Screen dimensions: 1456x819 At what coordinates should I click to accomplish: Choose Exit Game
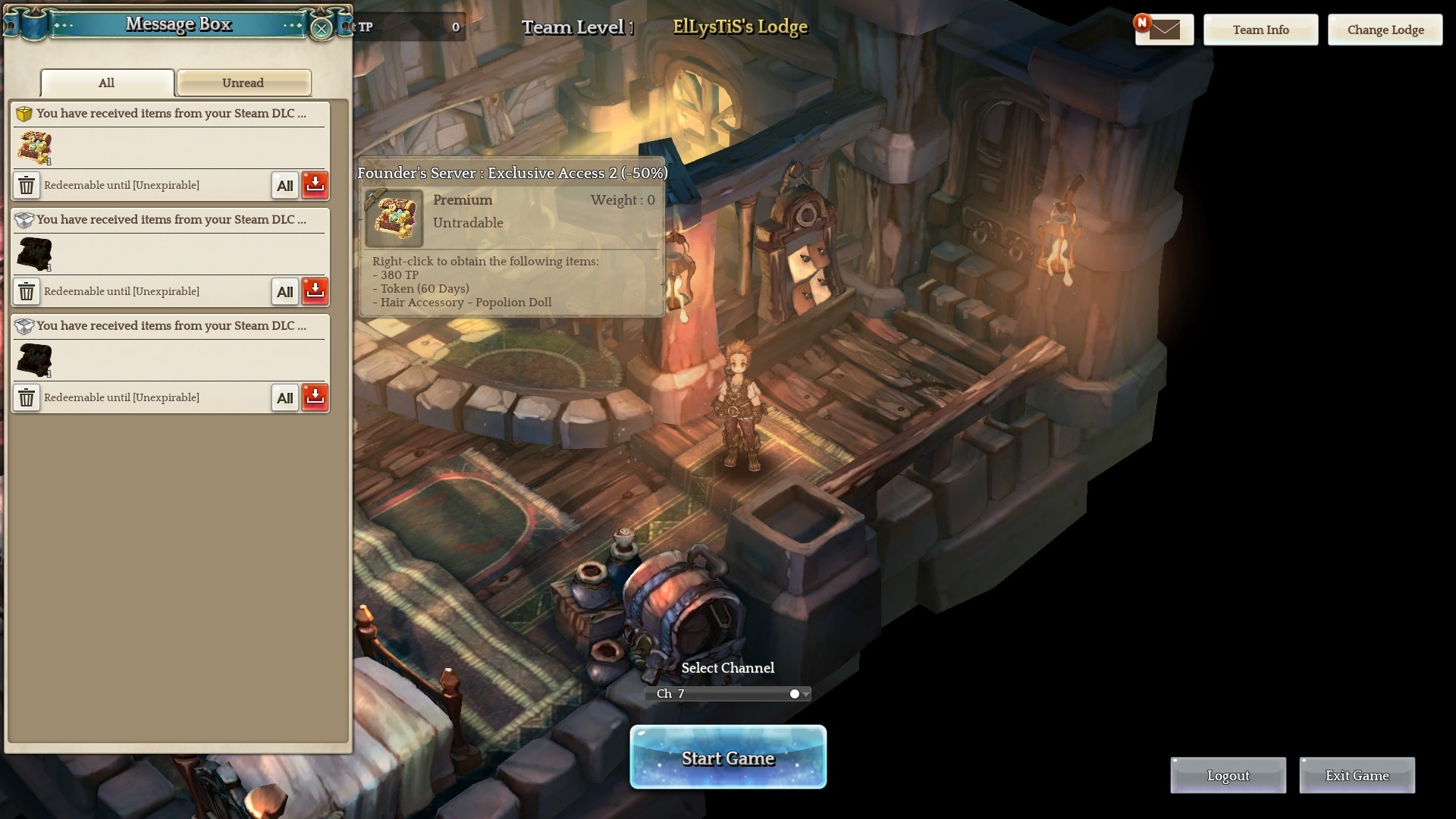click(1357, 776)
